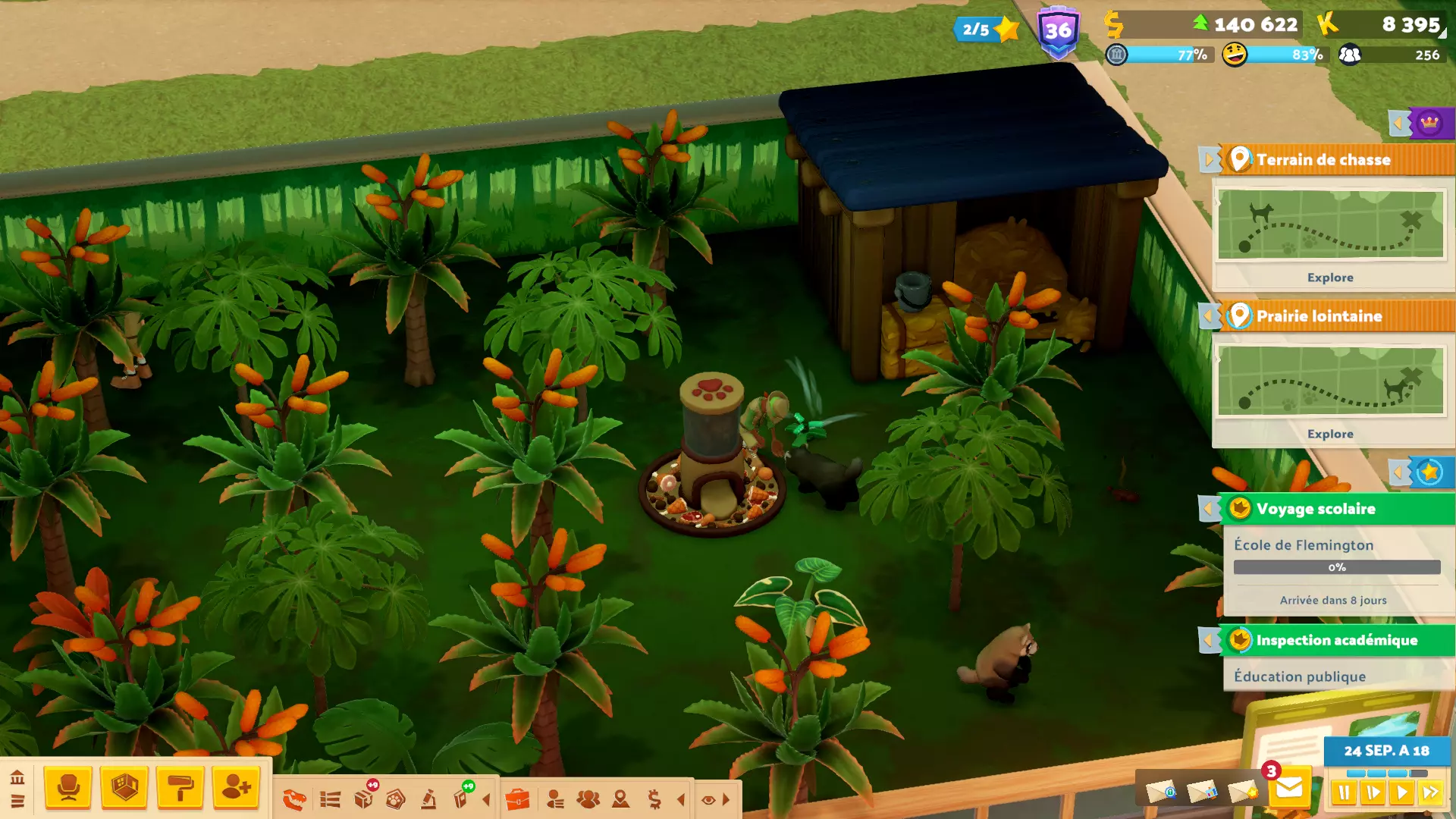Open the Inspection académique objective

(1335, 640)
